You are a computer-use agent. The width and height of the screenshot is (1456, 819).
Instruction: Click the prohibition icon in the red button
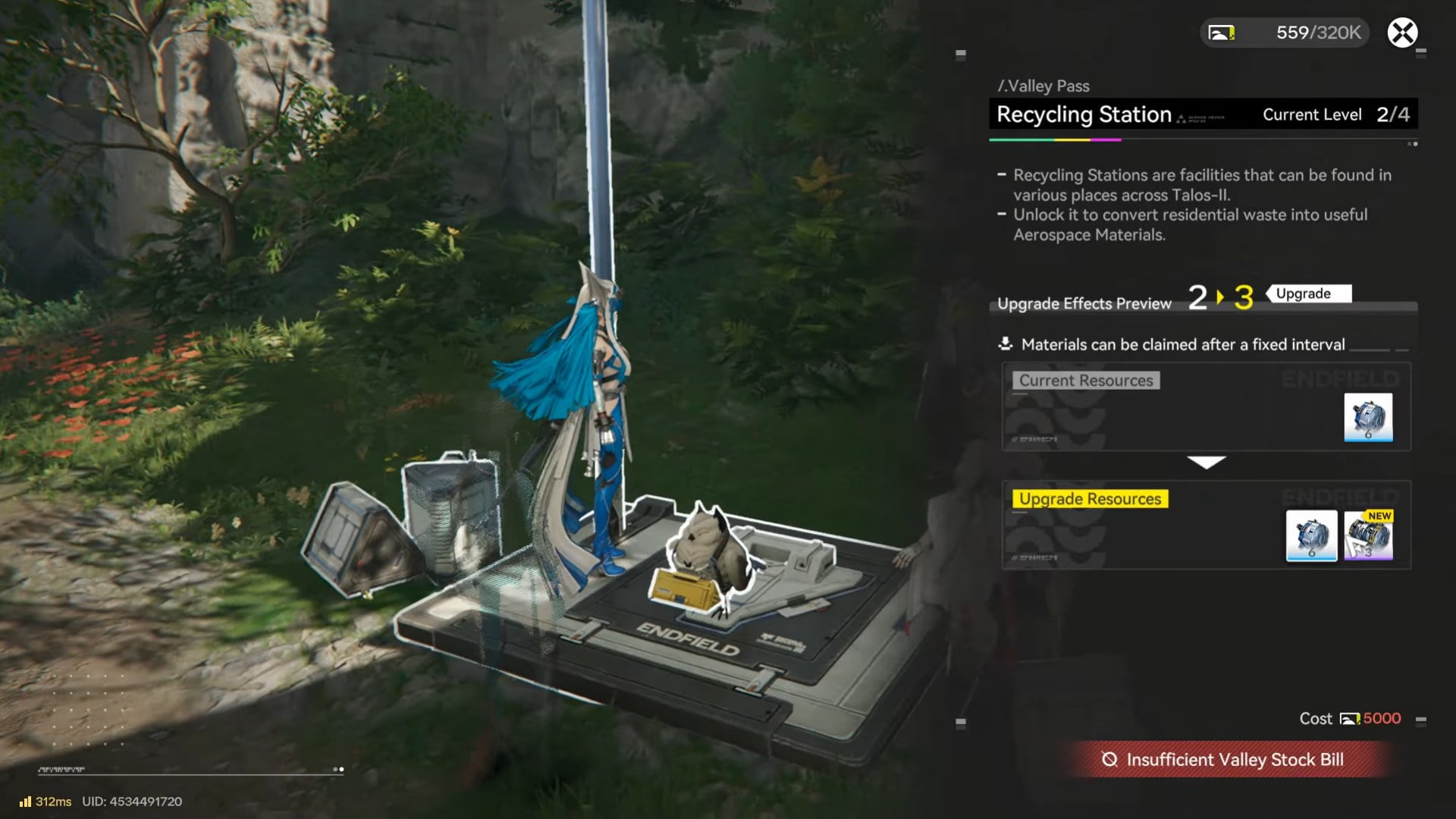point(1109,759)
